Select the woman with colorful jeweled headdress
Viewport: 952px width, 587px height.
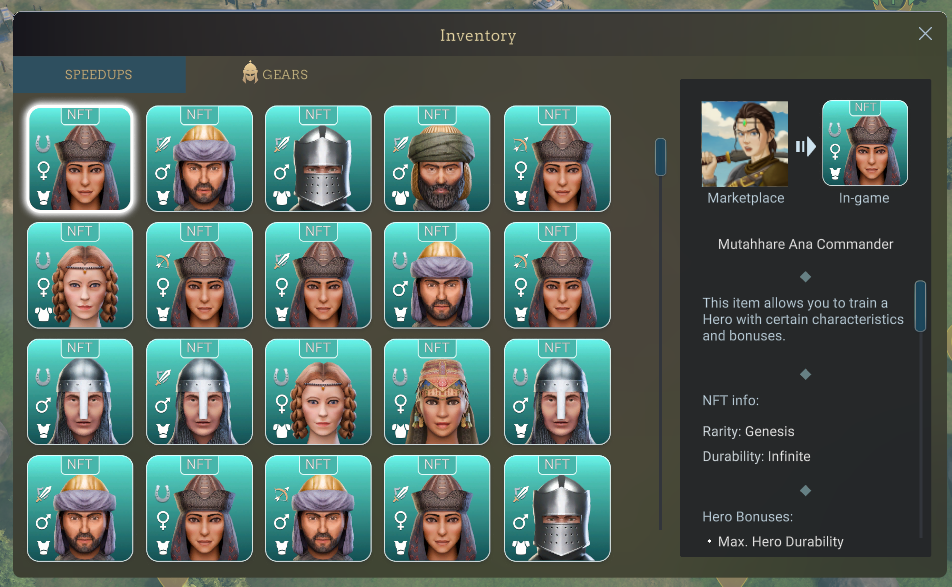coord(437,392)
